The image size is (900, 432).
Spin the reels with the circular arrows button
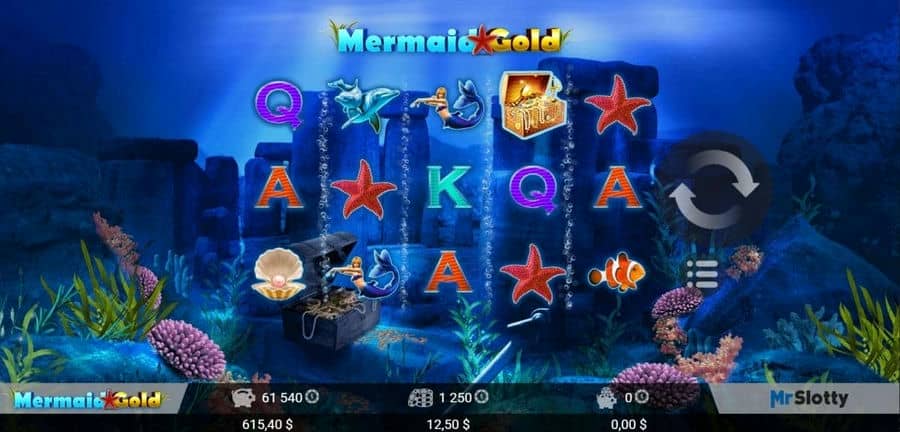(x=715, y=190)
